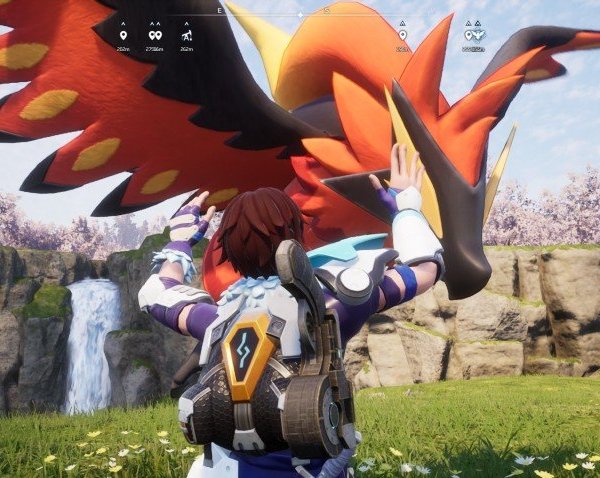The width and height of the screenshot is (600, 478).
Task: Click the structure-shaped compass marker at 262m
Action: [187, 35]
